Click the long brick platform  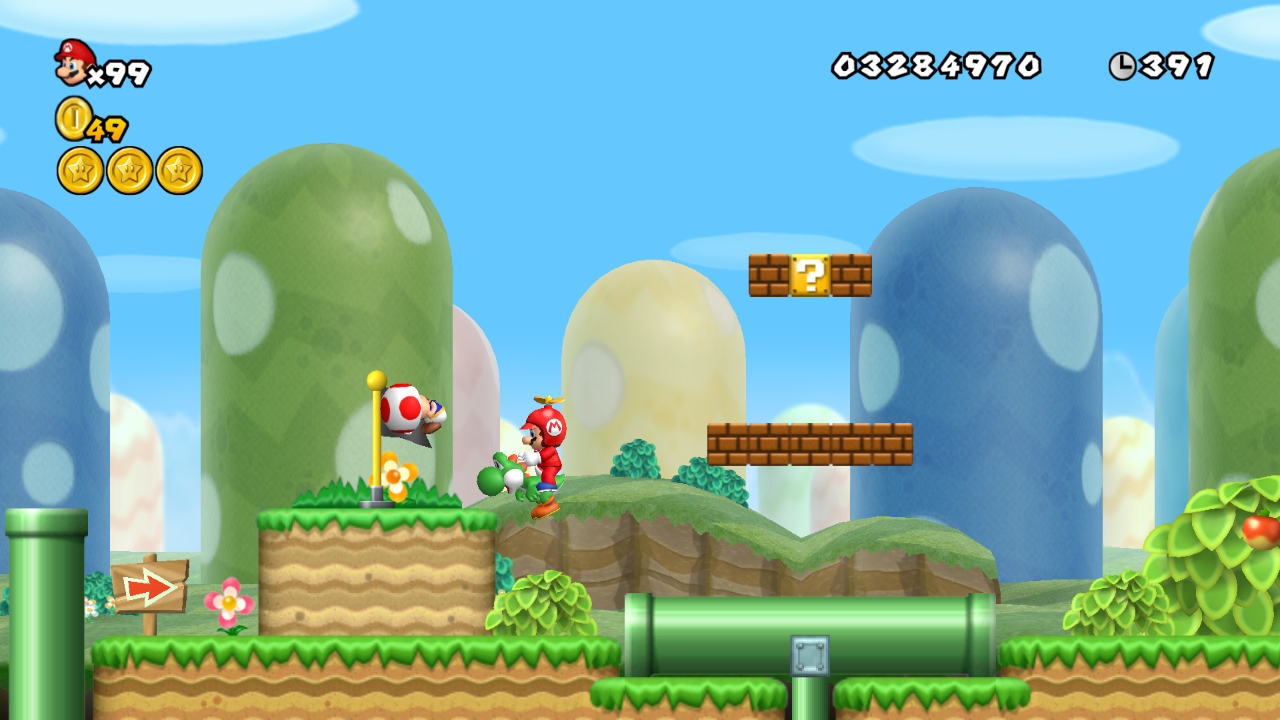pyautogui.click(x=810, y=443)
